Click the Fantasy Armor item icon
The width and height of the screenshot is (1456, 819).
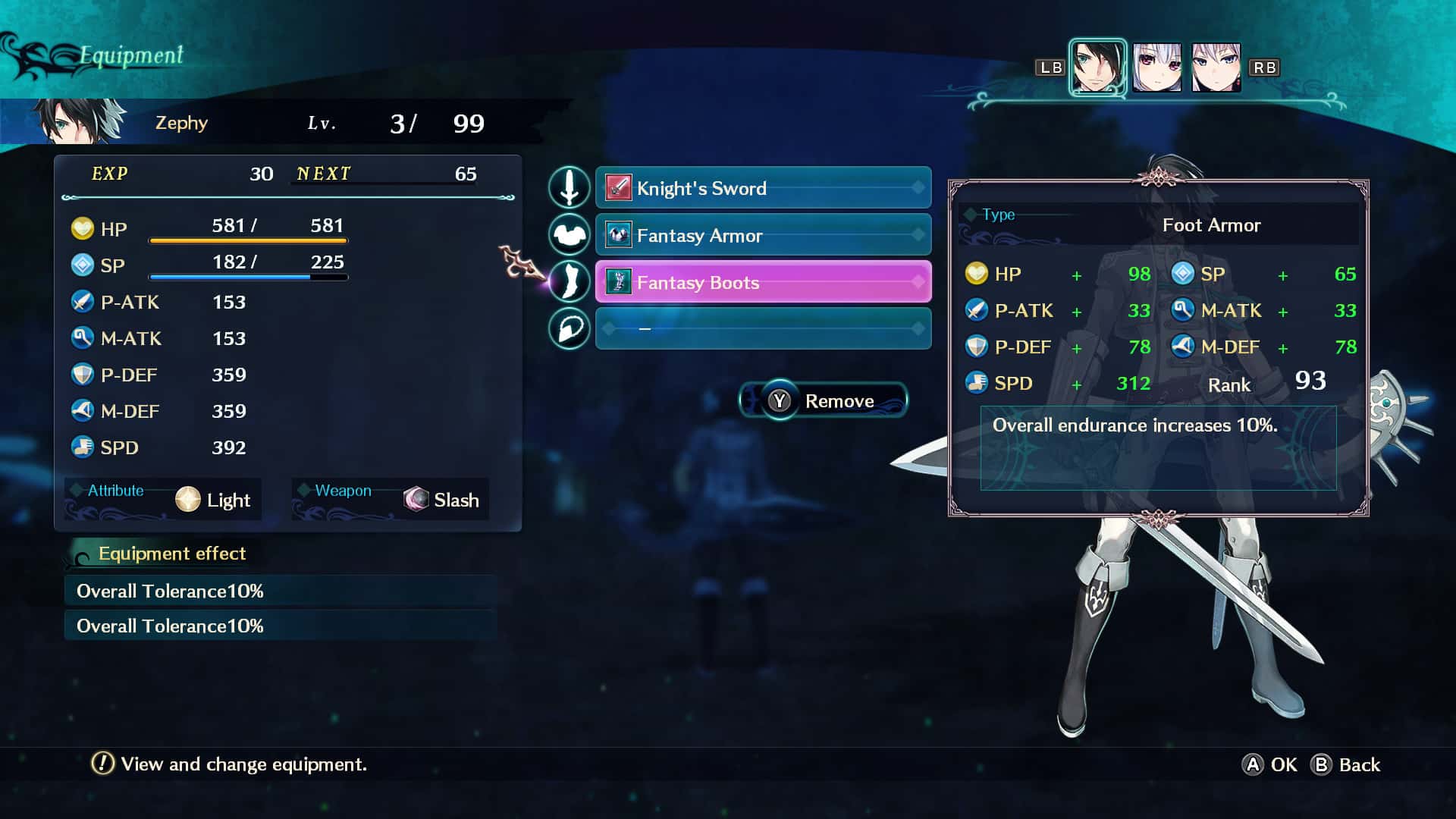(x=617, y=235)
